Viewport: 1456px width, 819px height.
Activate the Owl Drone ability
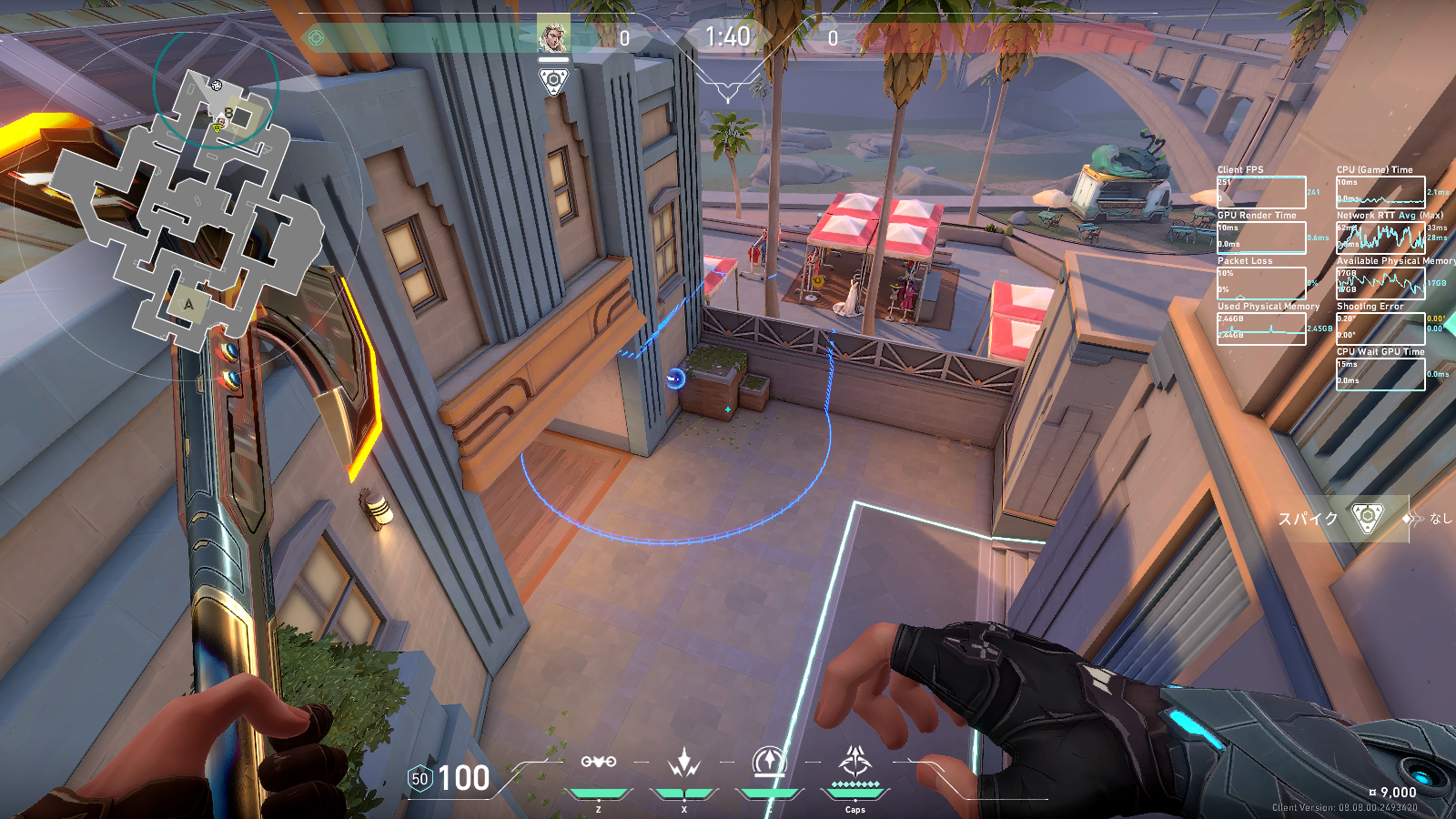599,763
